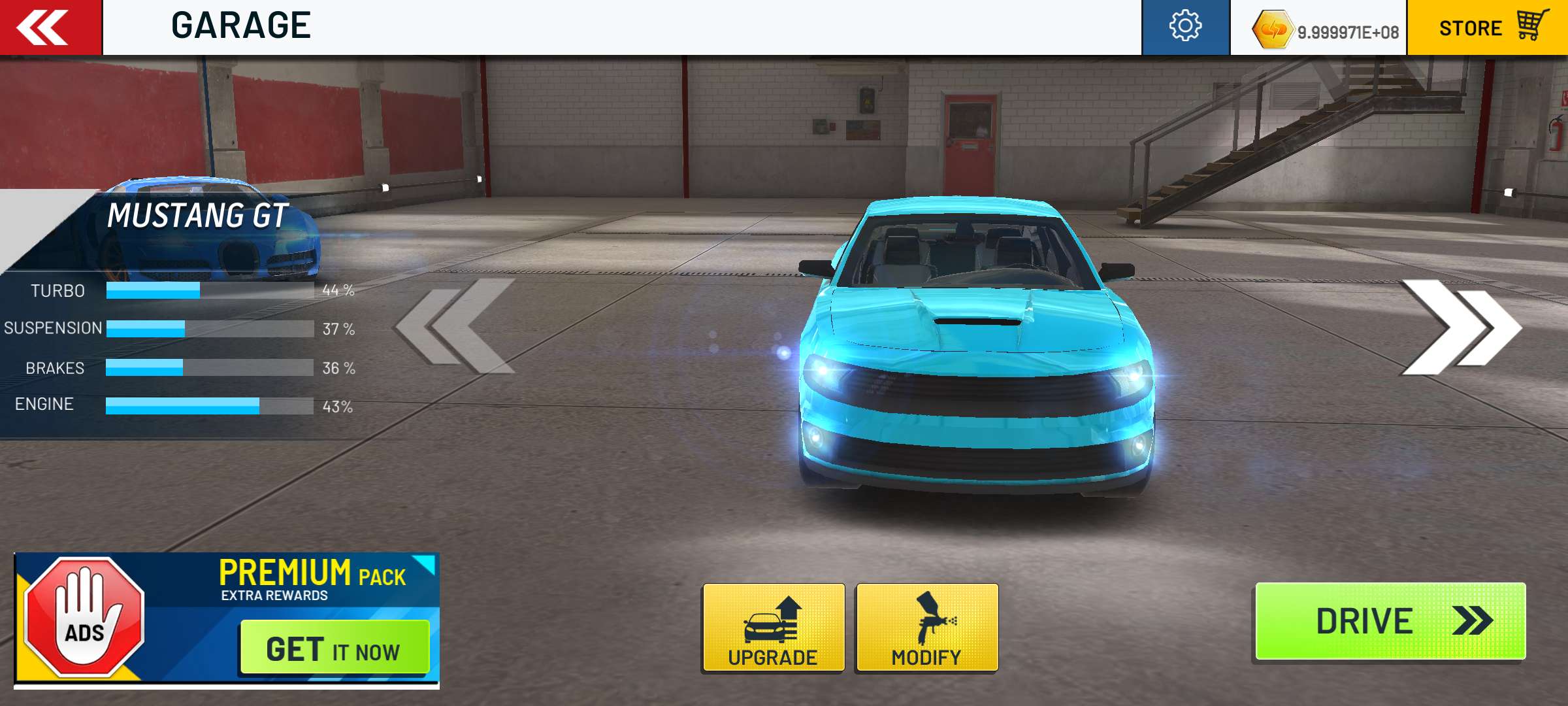Show the previous car with left arrows
The width and height of the screenshot is (1568, 706).
[456, 326]
